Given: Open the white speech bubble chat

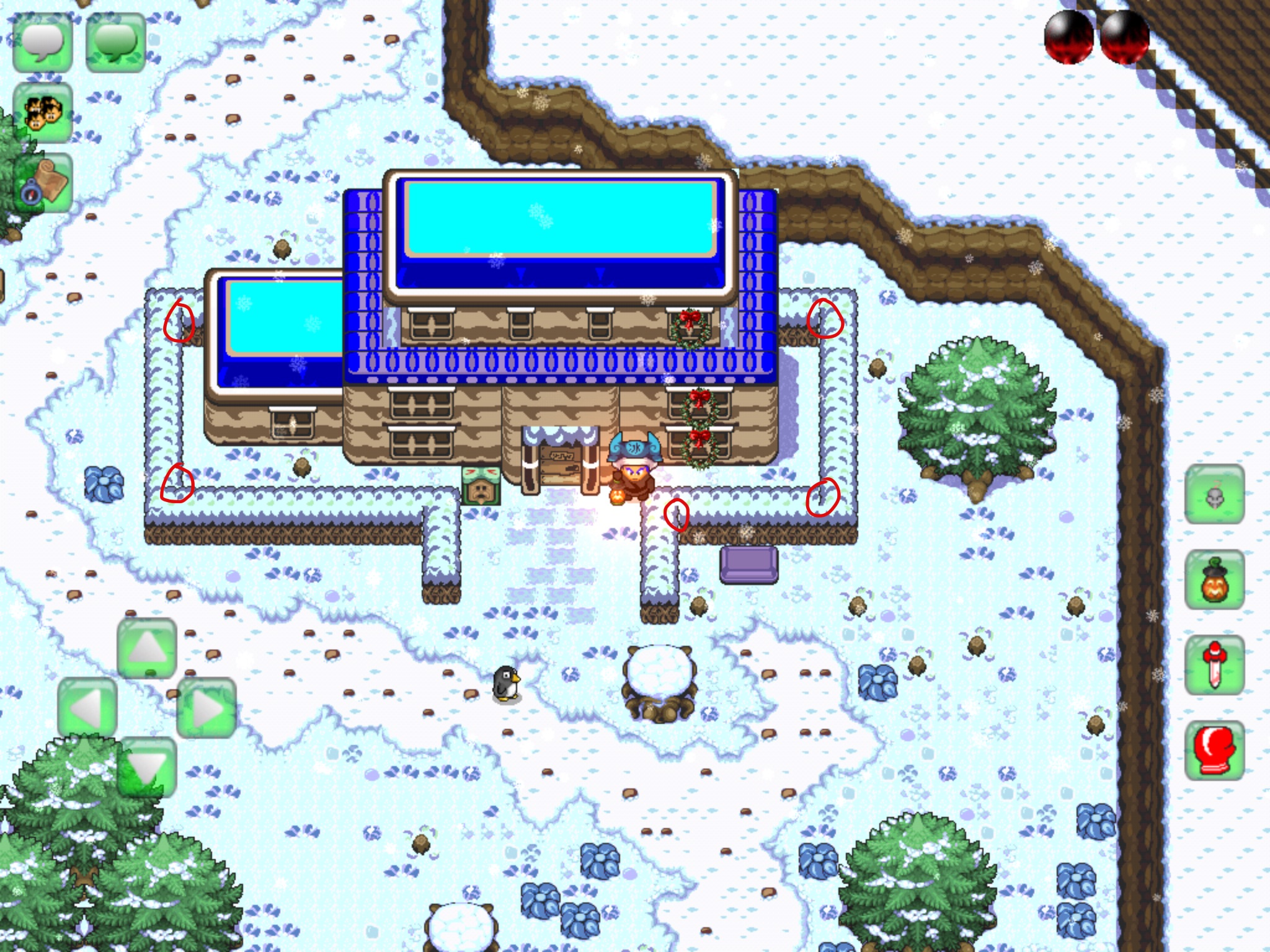Looking at the screenshot, I should coord(43,43).
